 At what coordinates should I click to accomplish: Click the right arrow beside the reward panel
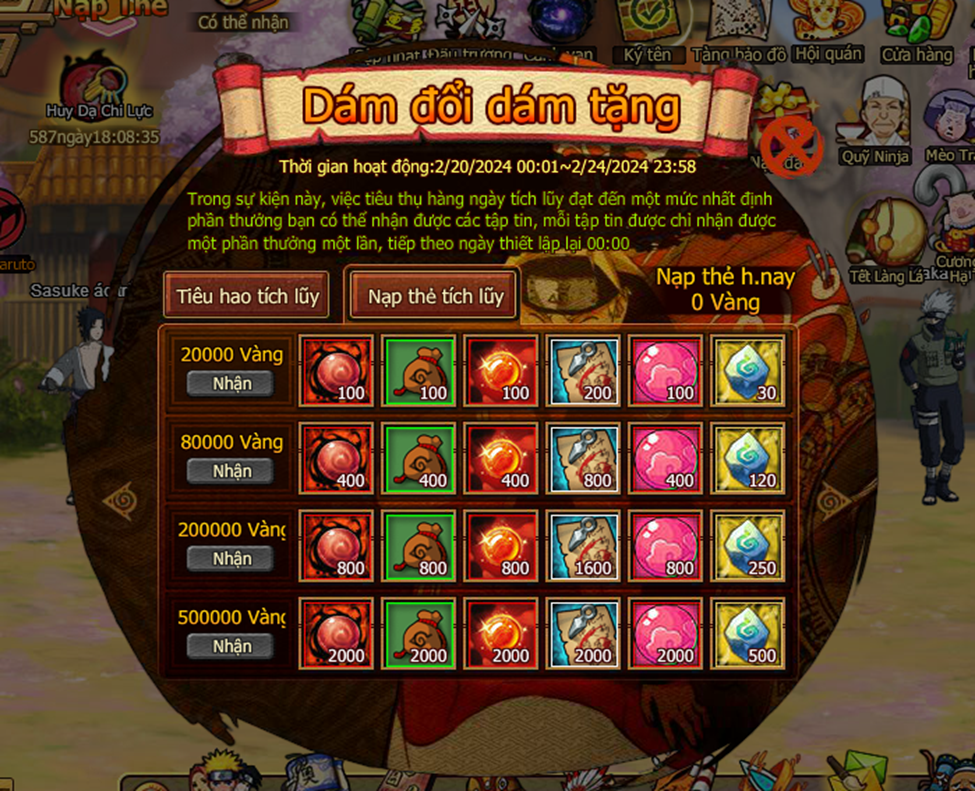832,498
